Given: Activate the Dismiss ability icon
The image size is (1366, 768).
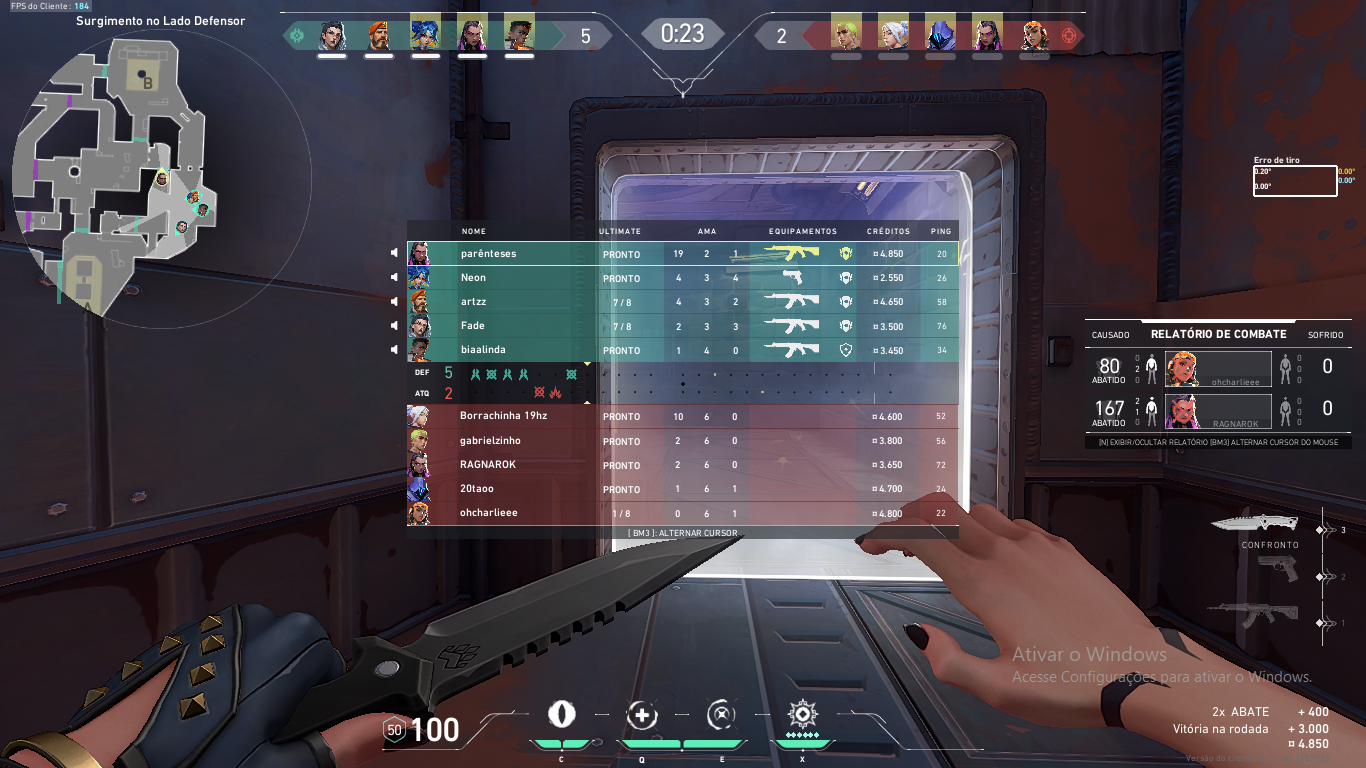Looking at the screenshot, I should tap(721, 715).
